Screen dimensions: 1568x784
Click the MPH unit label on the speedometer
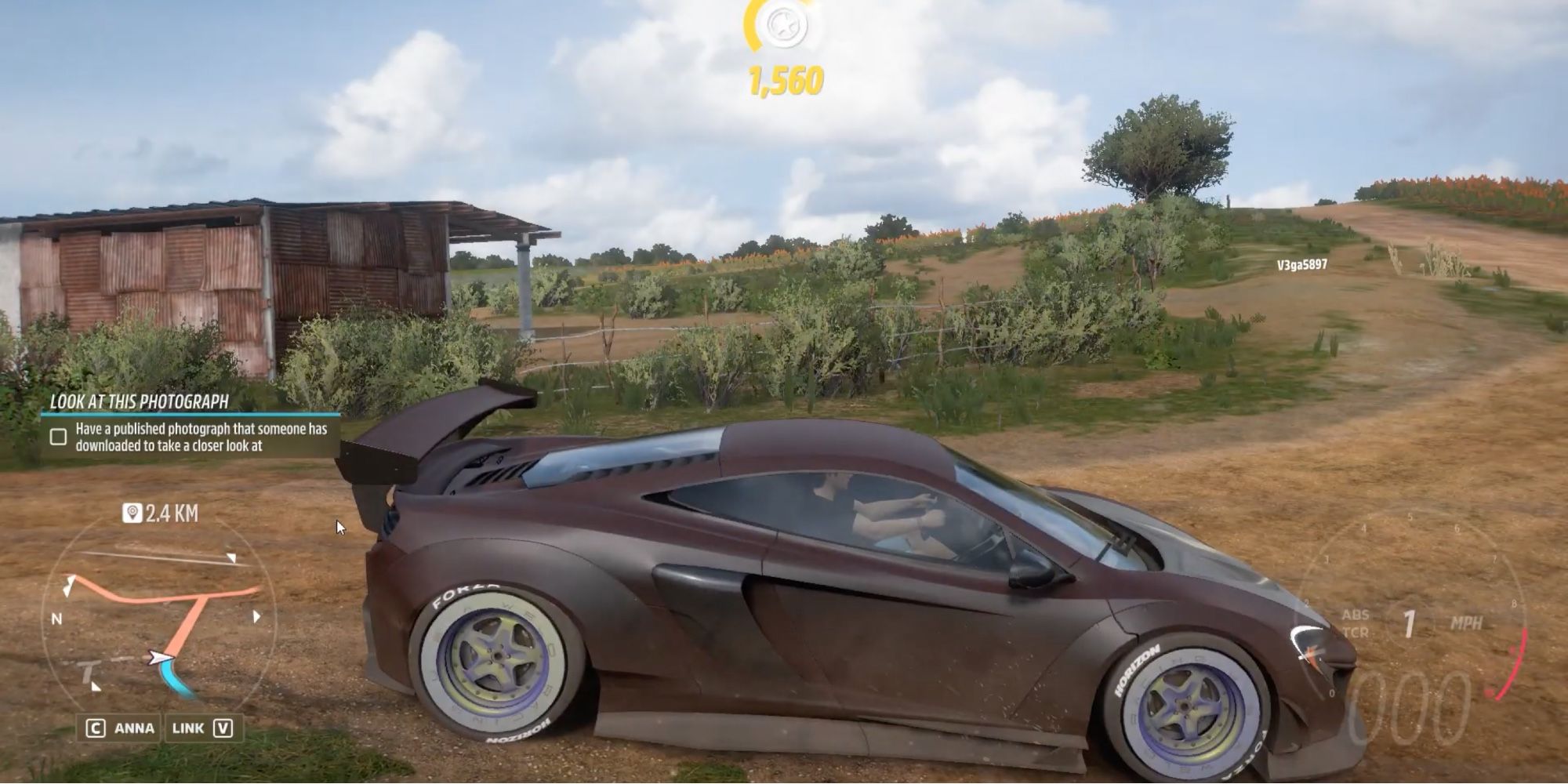1467,622
